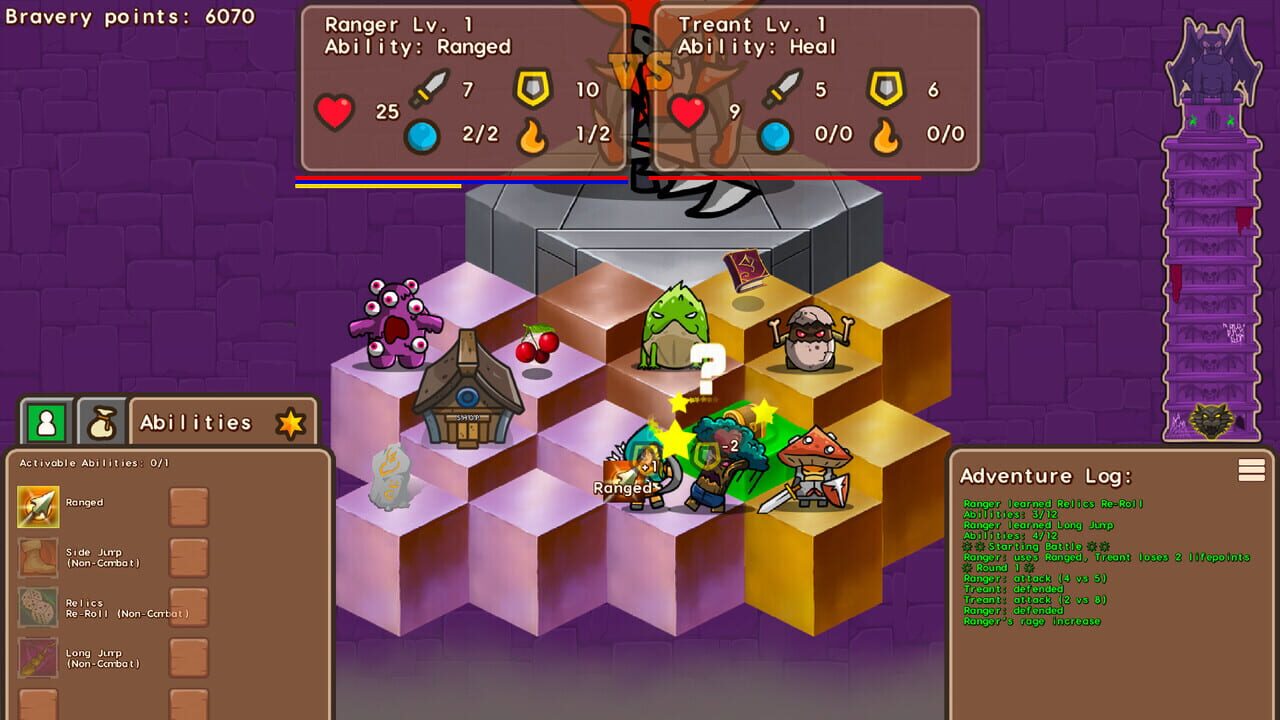This screenshot has width=1280, height=720.
Task: Select the Side Jump boot icon
Action: (38, 557)
